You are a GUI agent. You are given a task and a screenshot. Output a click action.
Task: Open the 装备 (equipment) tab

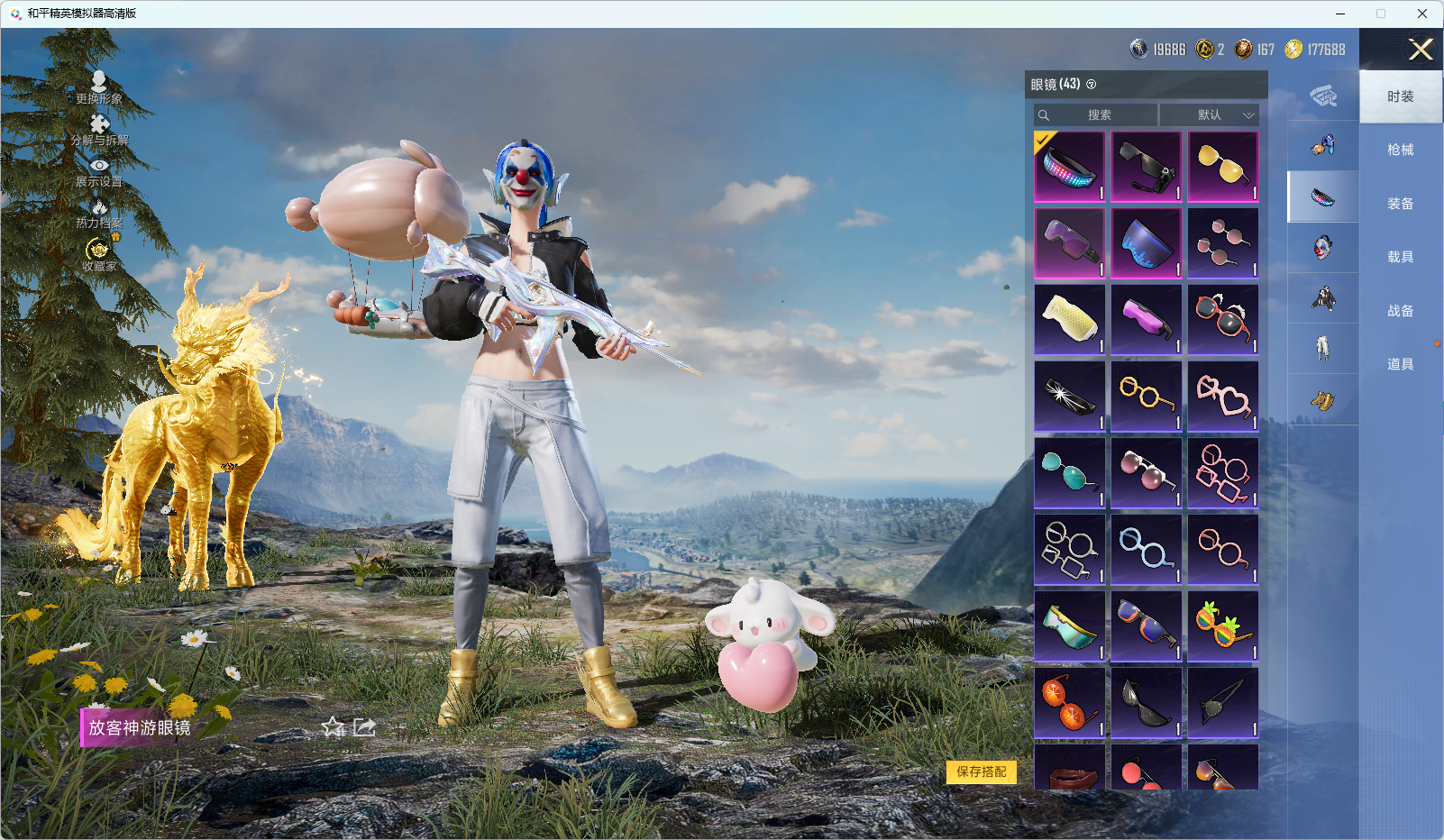coord(1400,204)
